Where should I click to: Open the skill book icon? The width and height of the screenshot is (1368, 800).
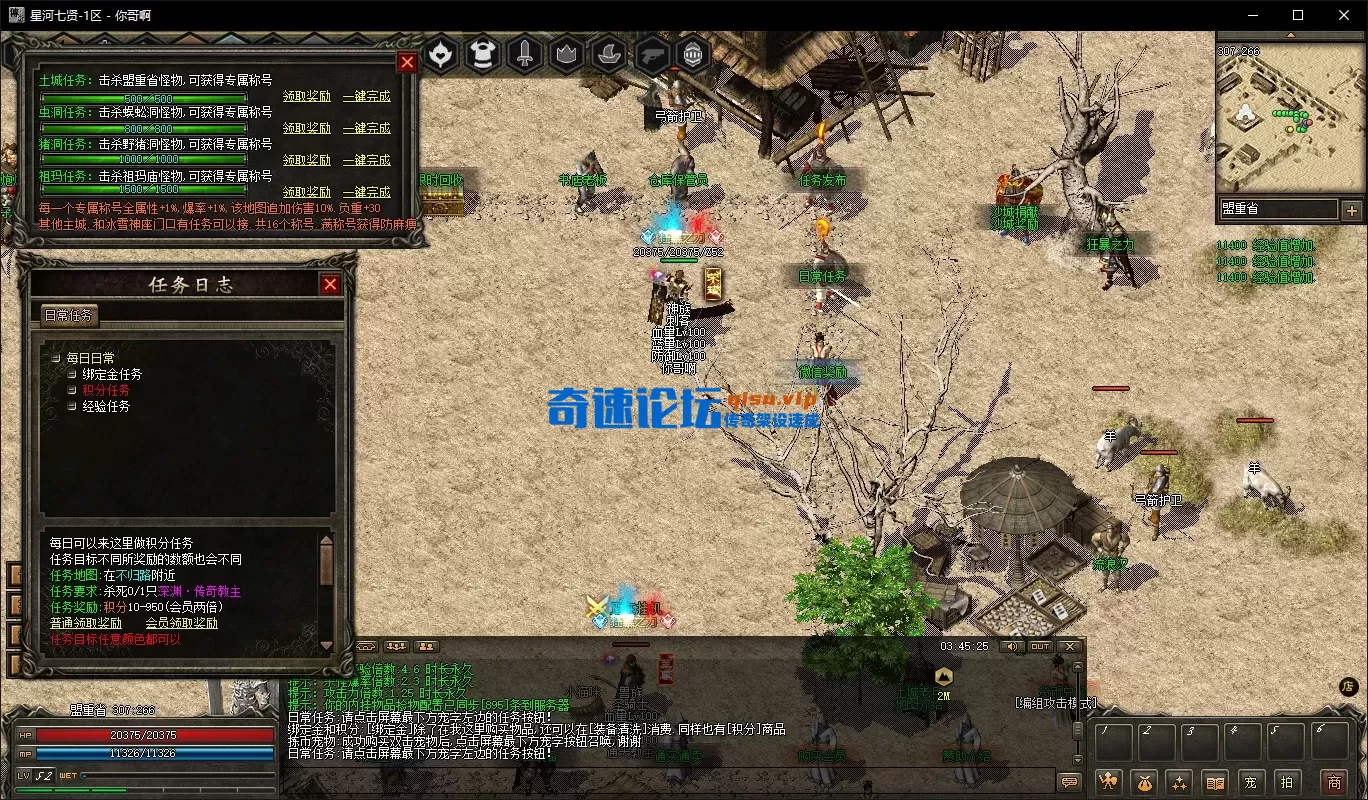coord(1213,782)
